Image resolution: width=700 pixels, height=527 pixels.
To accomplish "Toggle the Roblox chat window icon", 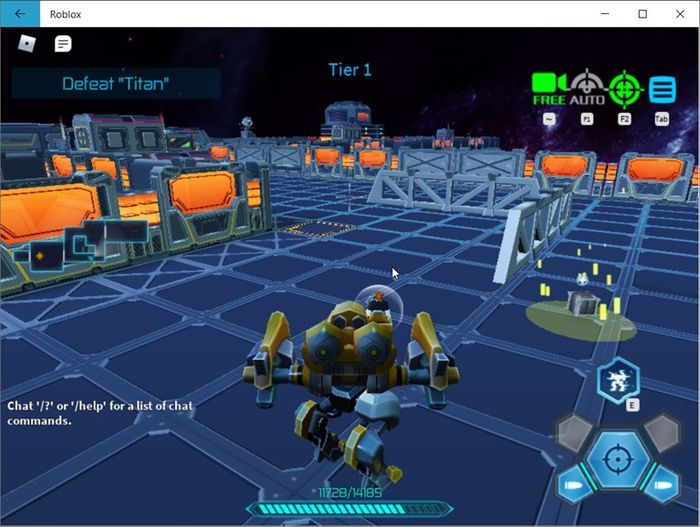I will (63, 44).
